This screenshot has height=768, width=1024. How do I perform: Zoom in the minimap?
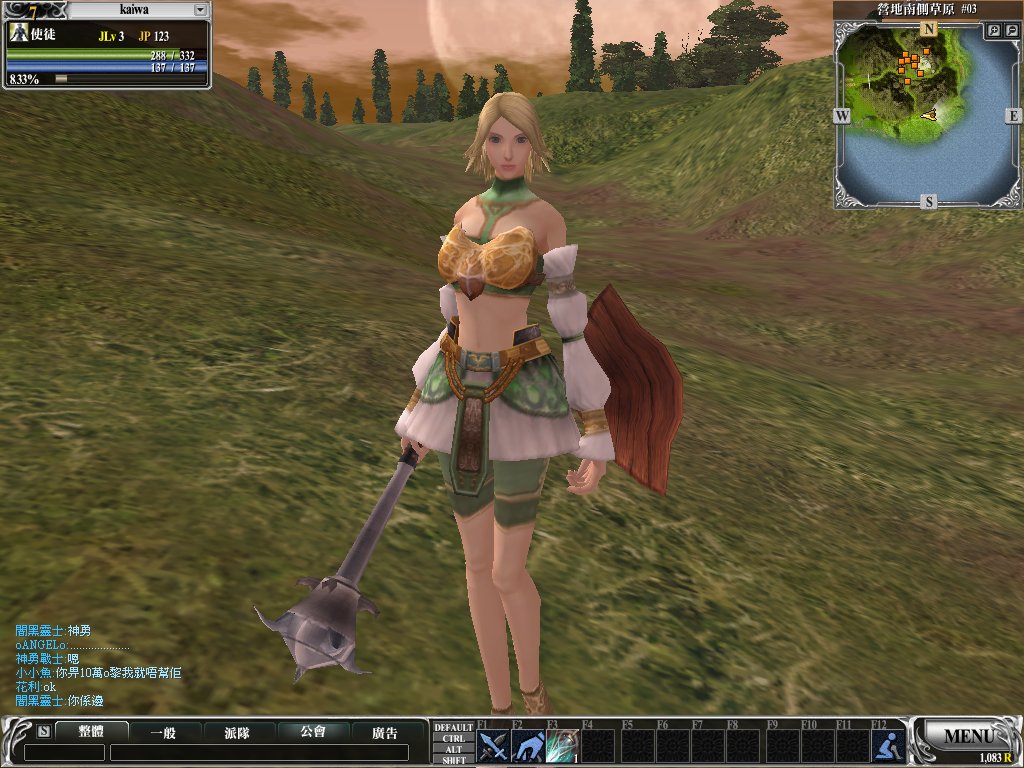pyautogui.click(x=994, y=31)
